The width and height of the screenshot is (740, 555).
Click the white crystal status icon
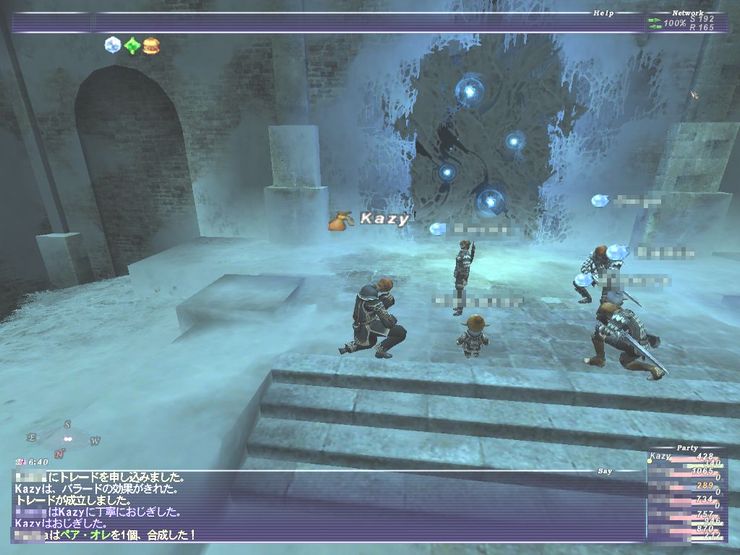[x=113, y=45]
